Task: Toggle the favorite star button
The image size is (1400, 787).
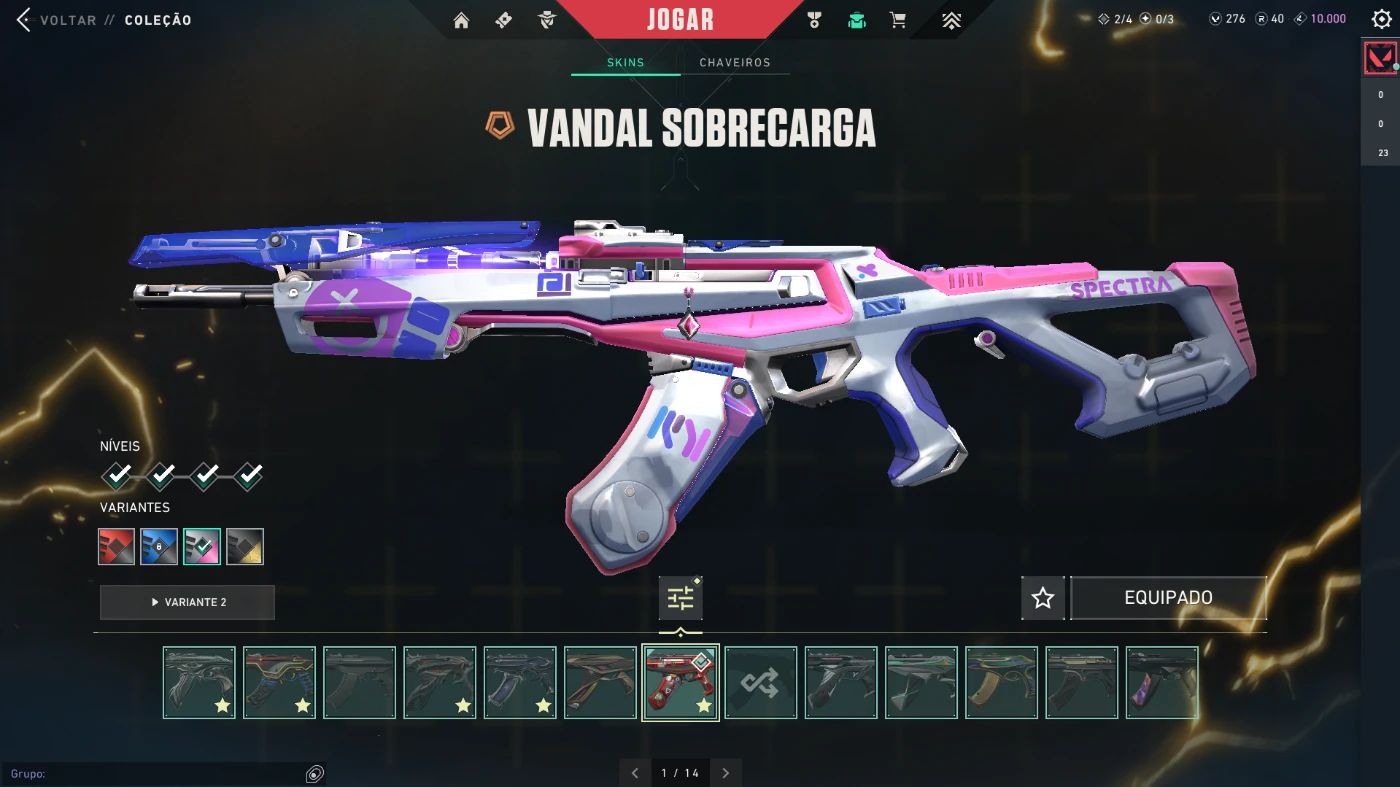Action: tap(1043, 598)
